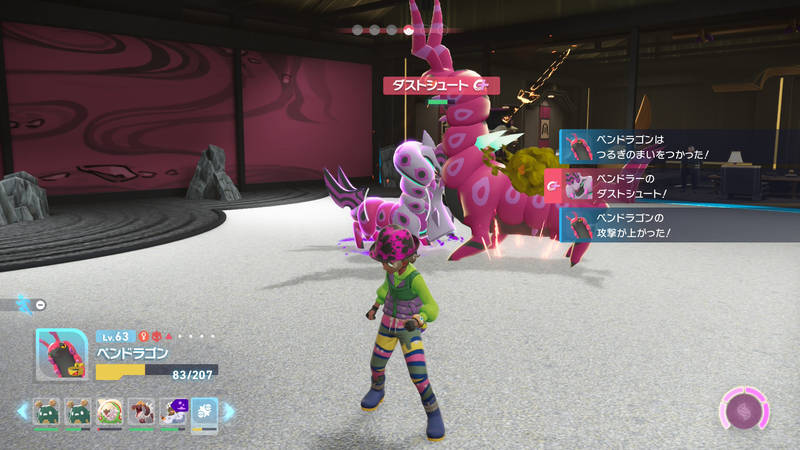800x450 pixels.
Task: Activate the pink Mega ring icon
Action: click(x=743, y=411)
